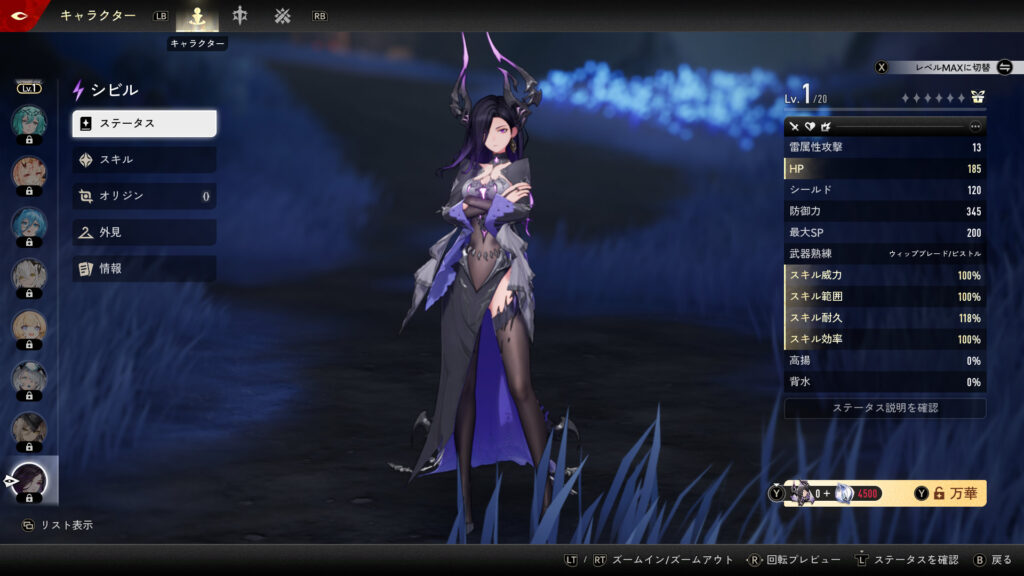Select the blue-haired character portrait
Image resolution: width=1024 pixels, height=576 pixels.
click(29, 223)
